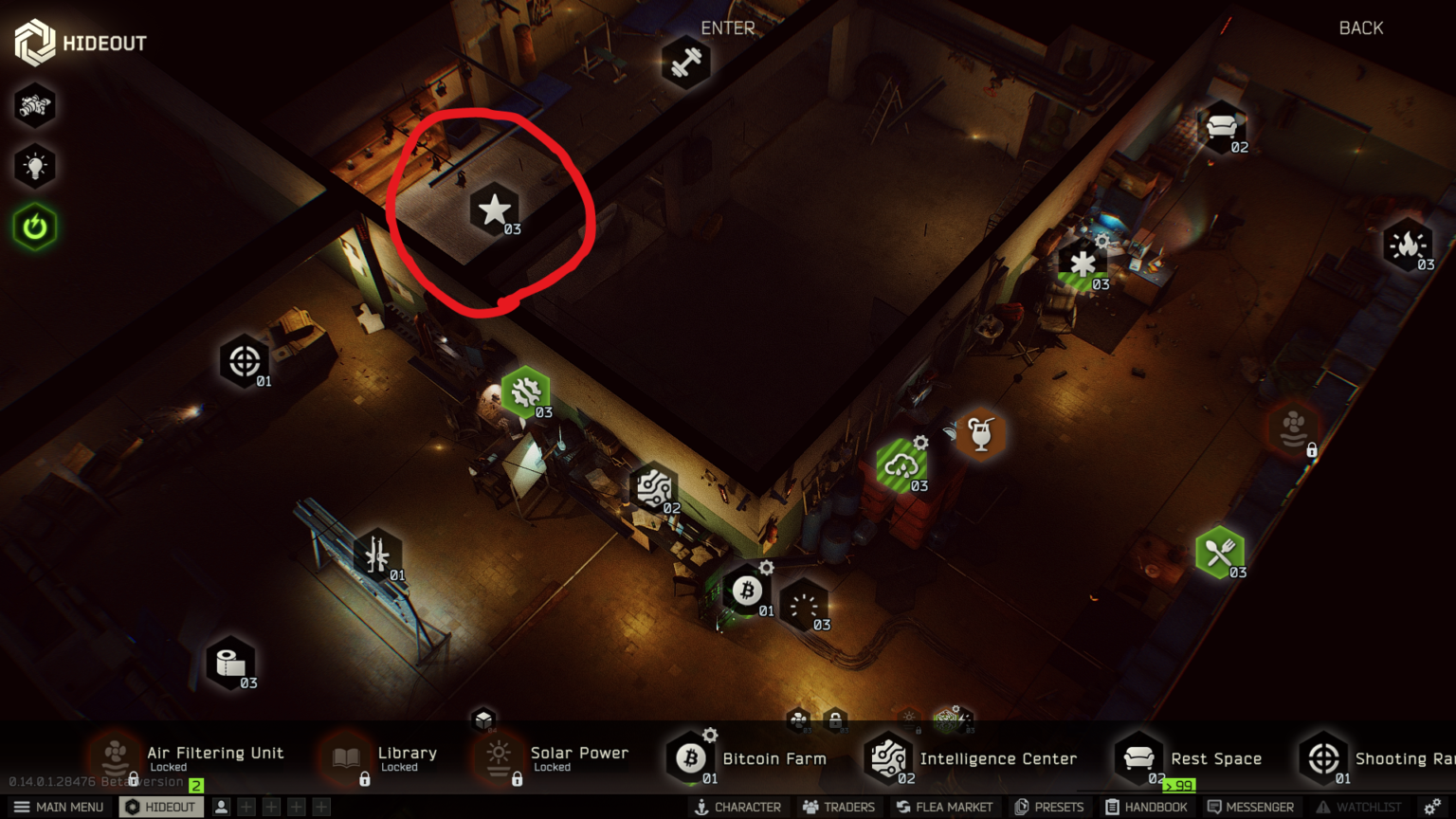Click the BACK button

pos(1360,28)
